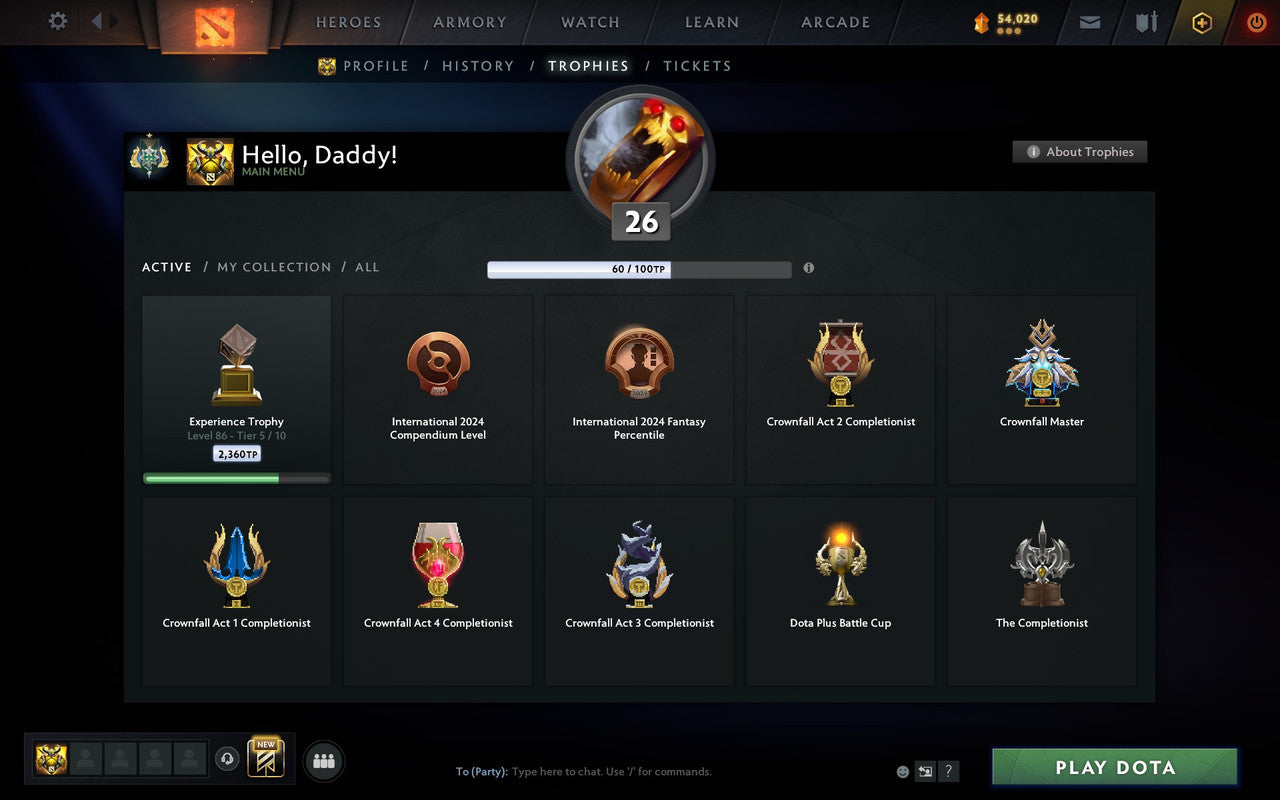The image size is (1280, 800).
Task: Click the voice chat headphone icon
Action: click(x=225, y=758)
